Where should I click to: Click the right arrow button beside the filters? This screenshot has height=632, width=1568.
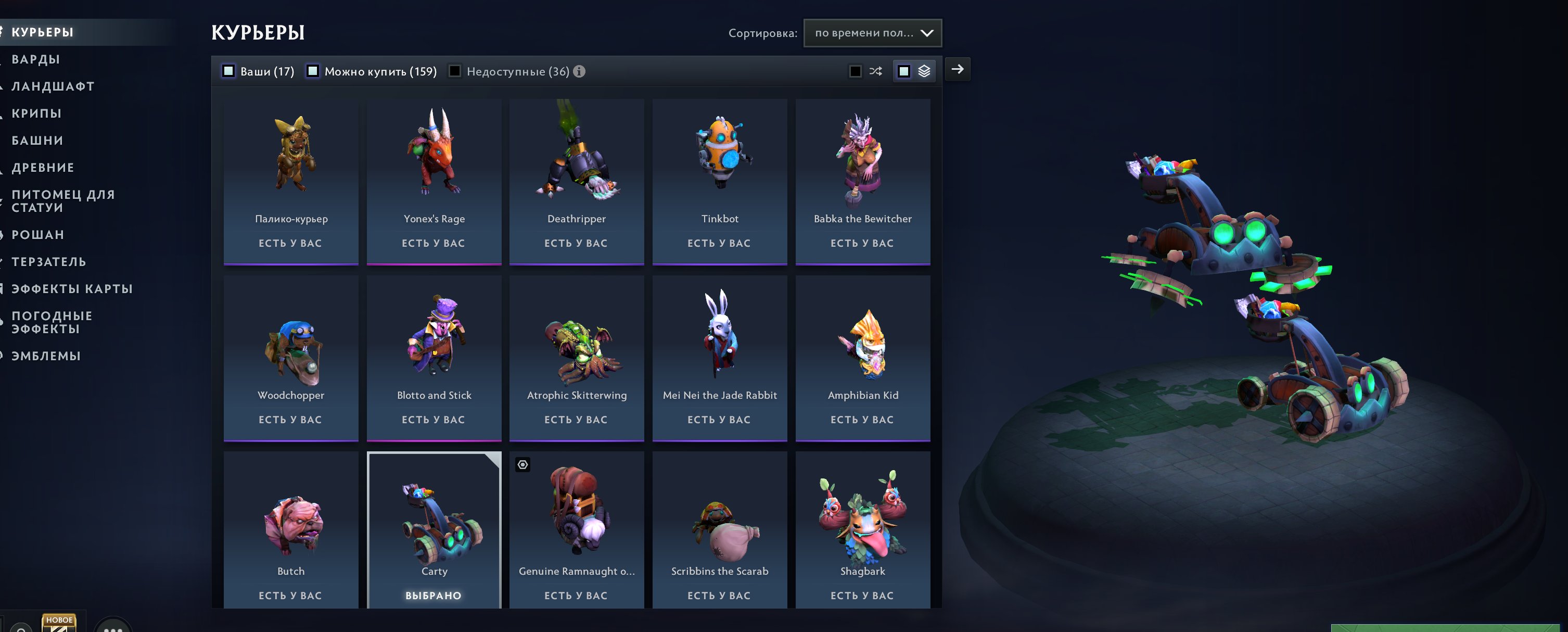pyautogui.click(x=958, y=70)
